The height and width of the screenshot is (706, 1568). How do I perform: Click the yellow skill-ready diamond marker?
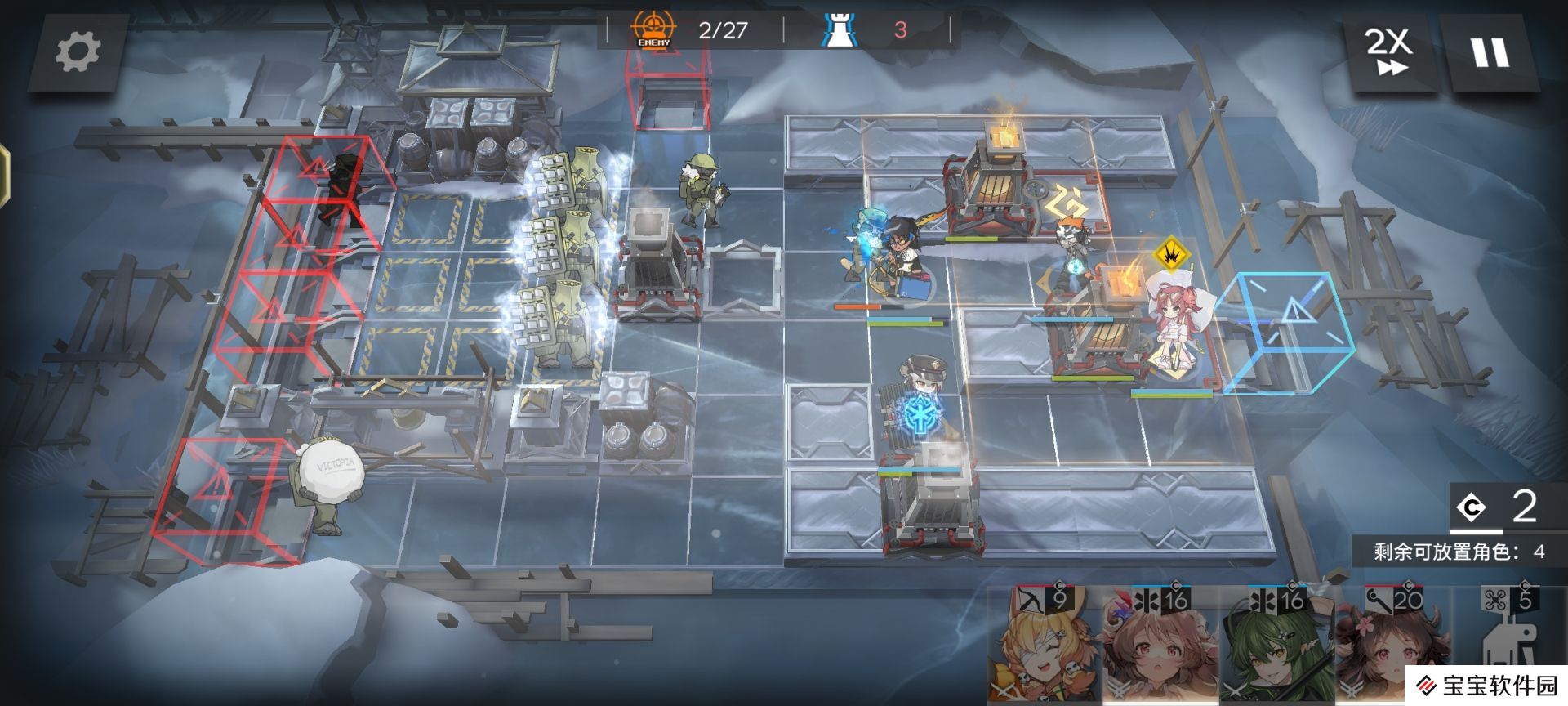(1172, 253)
